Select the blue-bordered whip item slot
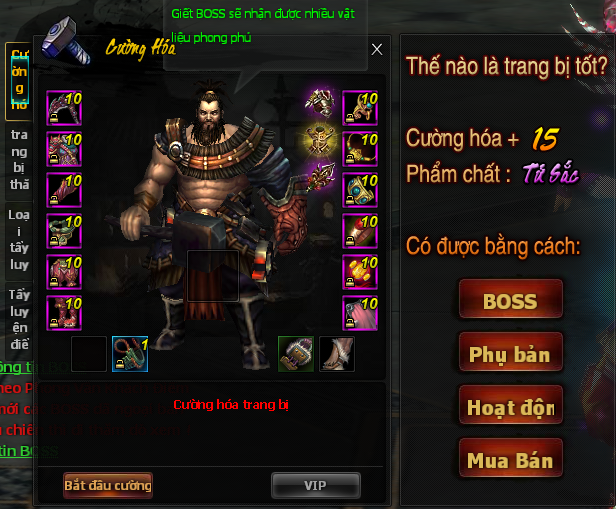 pyautogui.click(x=129, y=354)
